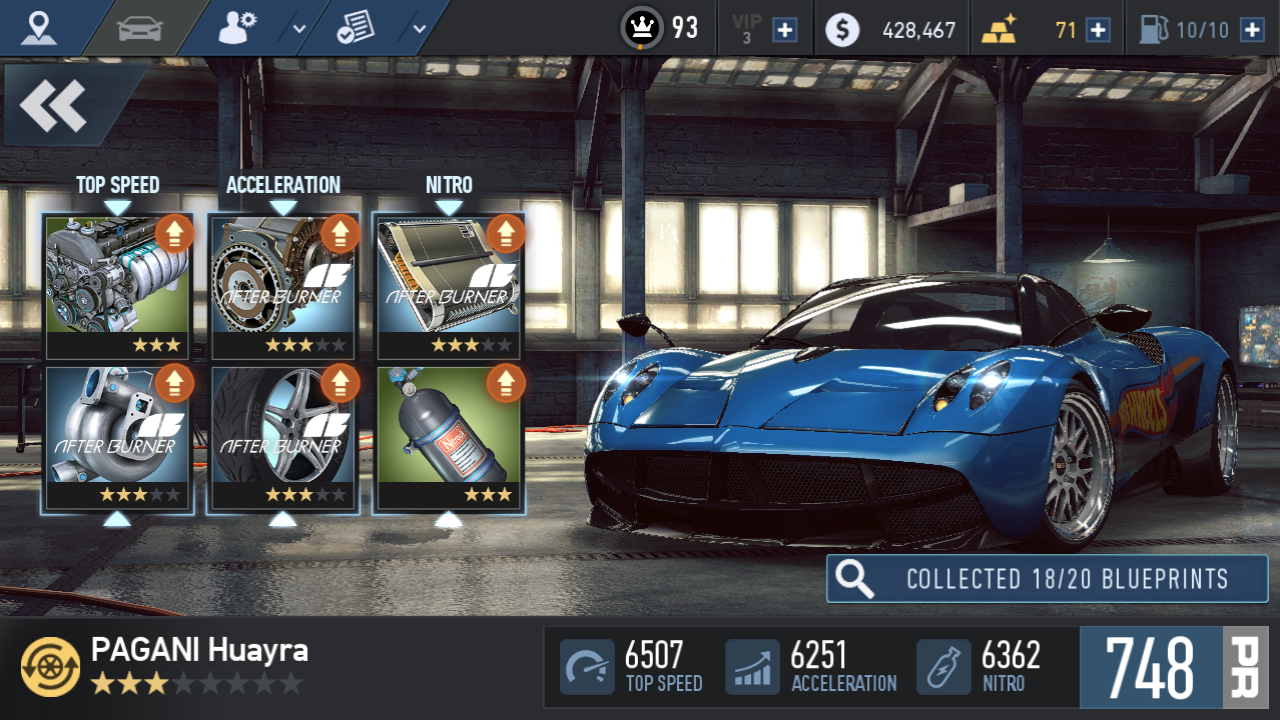Open the cash balance dollar icon

click(842, 30)
